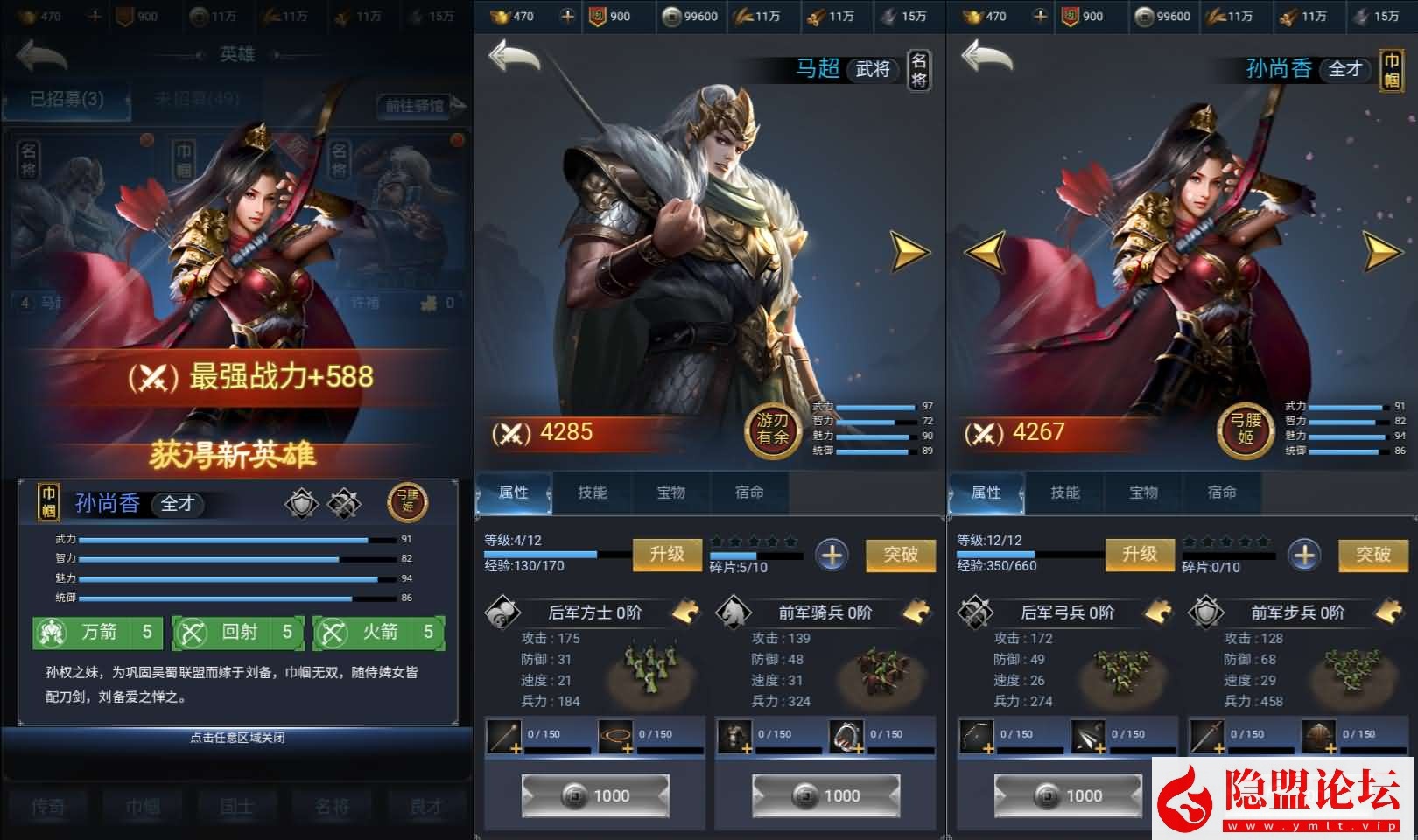Open the 弓腰姬 trait badge beside power 4267
Image resolution: width=1418 pixels, height=840 pixels.
coord(1246,430)
